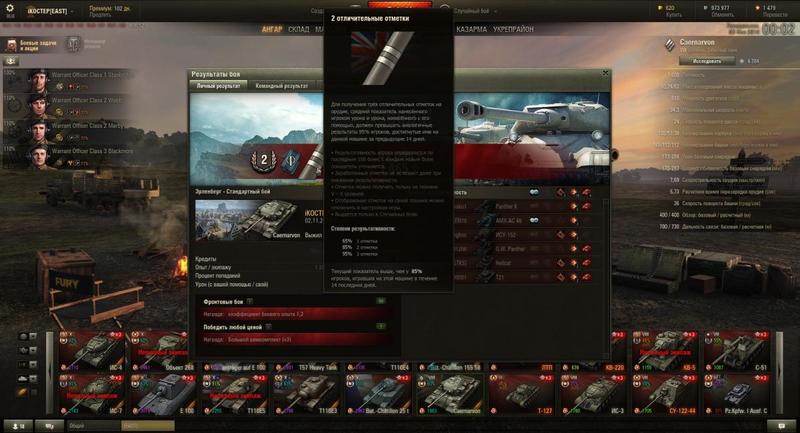Go to the СКЛАД depot menu
Image resolution: width=800 pixels, height=433 pixels.
click(299, 30)
